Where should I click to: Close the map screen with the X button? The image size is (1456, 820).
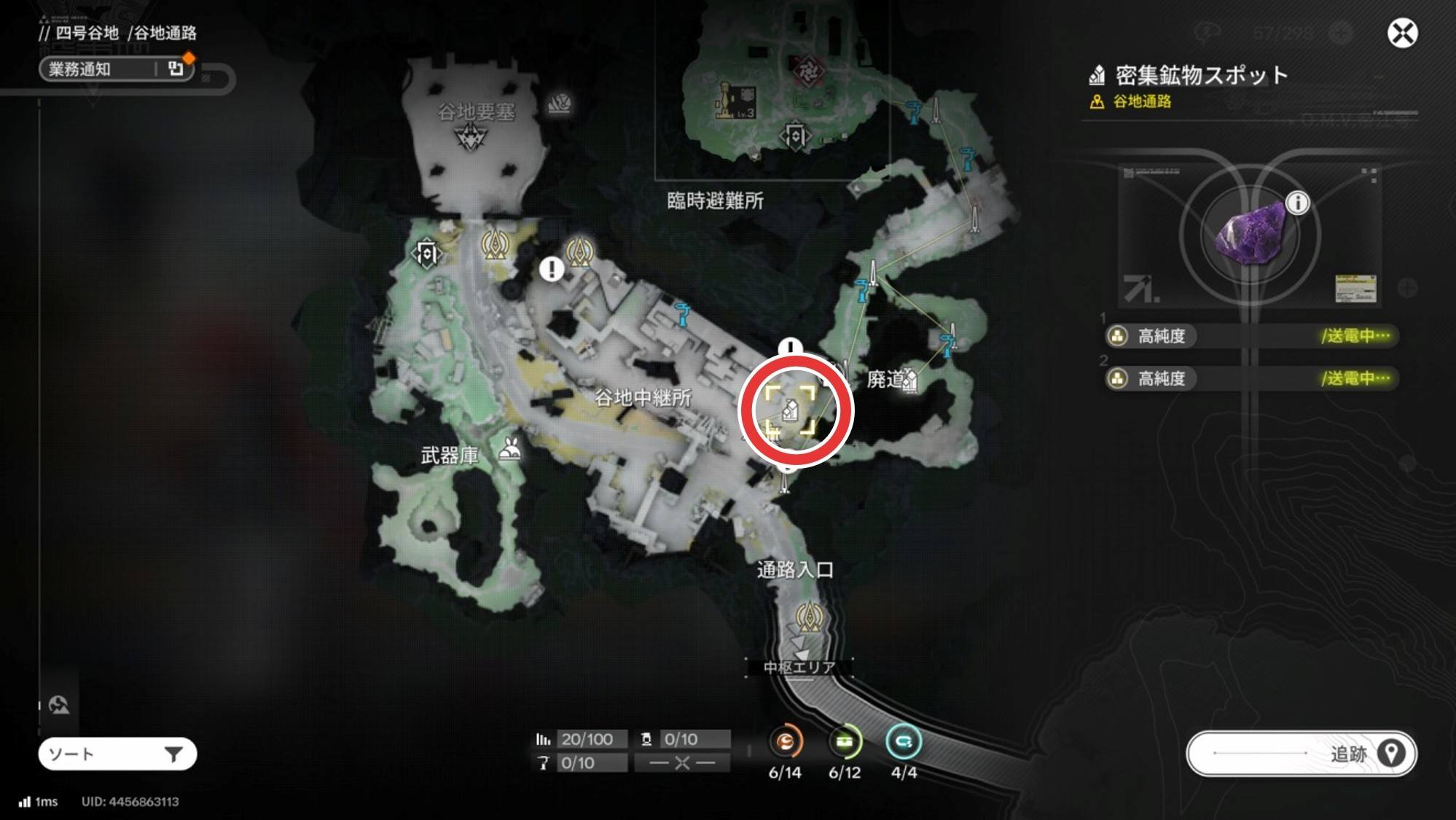coord(1402,34)
